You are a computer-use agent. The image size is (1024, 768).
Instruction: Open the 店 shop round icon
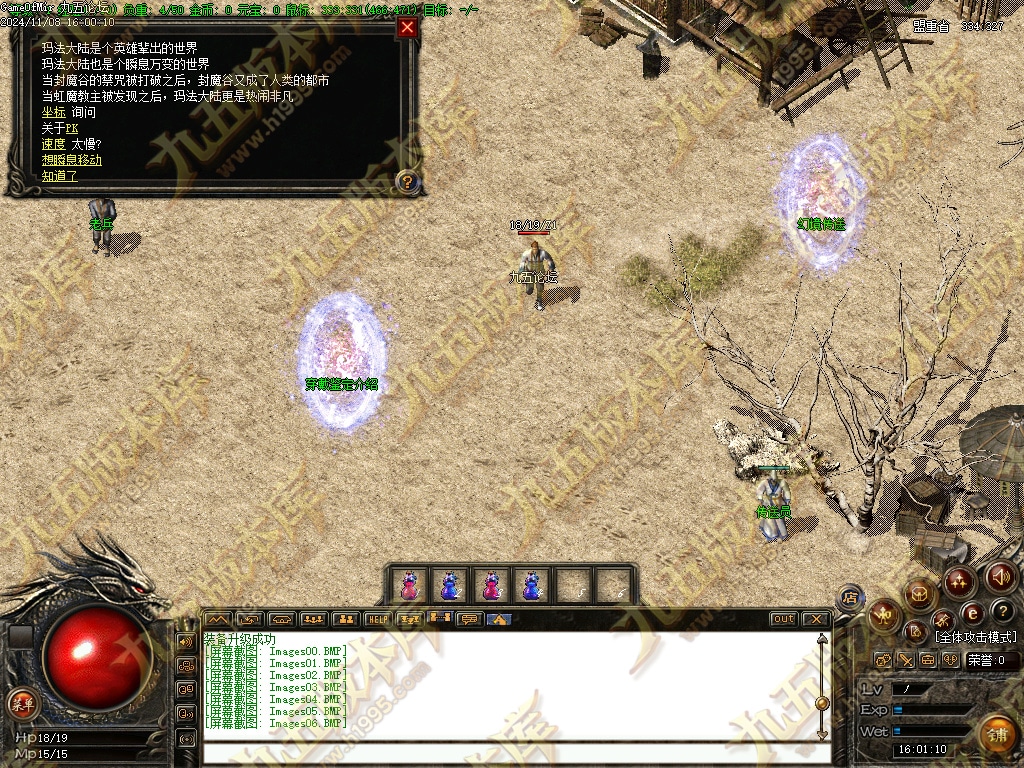[850, 598]
